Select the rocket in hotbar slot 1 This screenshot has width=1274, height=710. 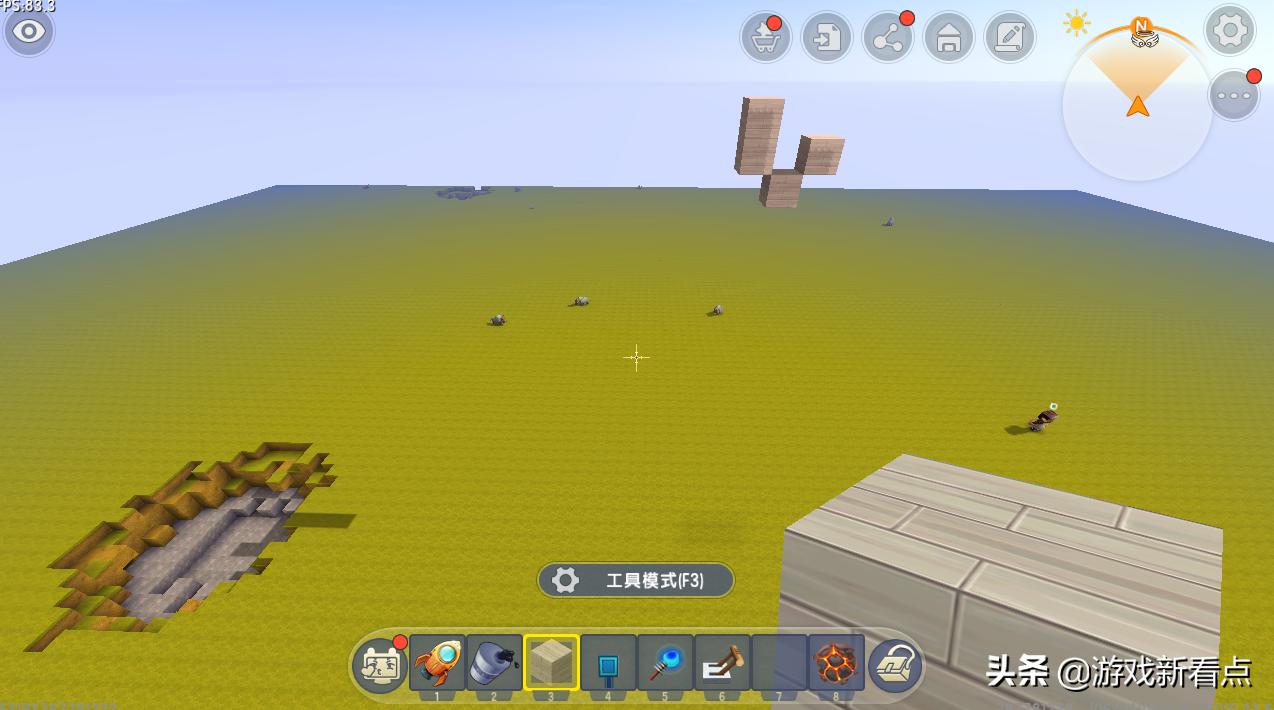437,662
